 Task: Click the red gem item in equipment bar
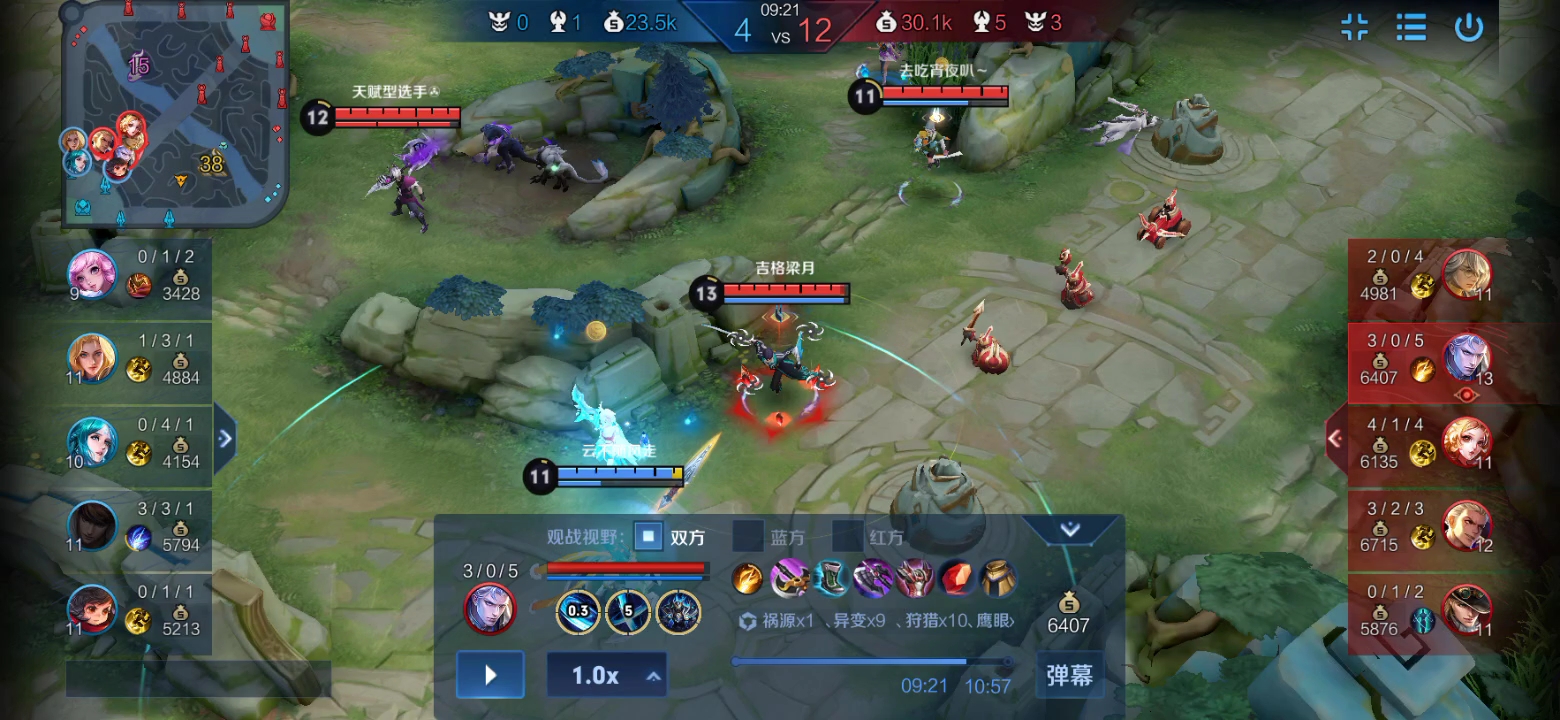point(957,578)
